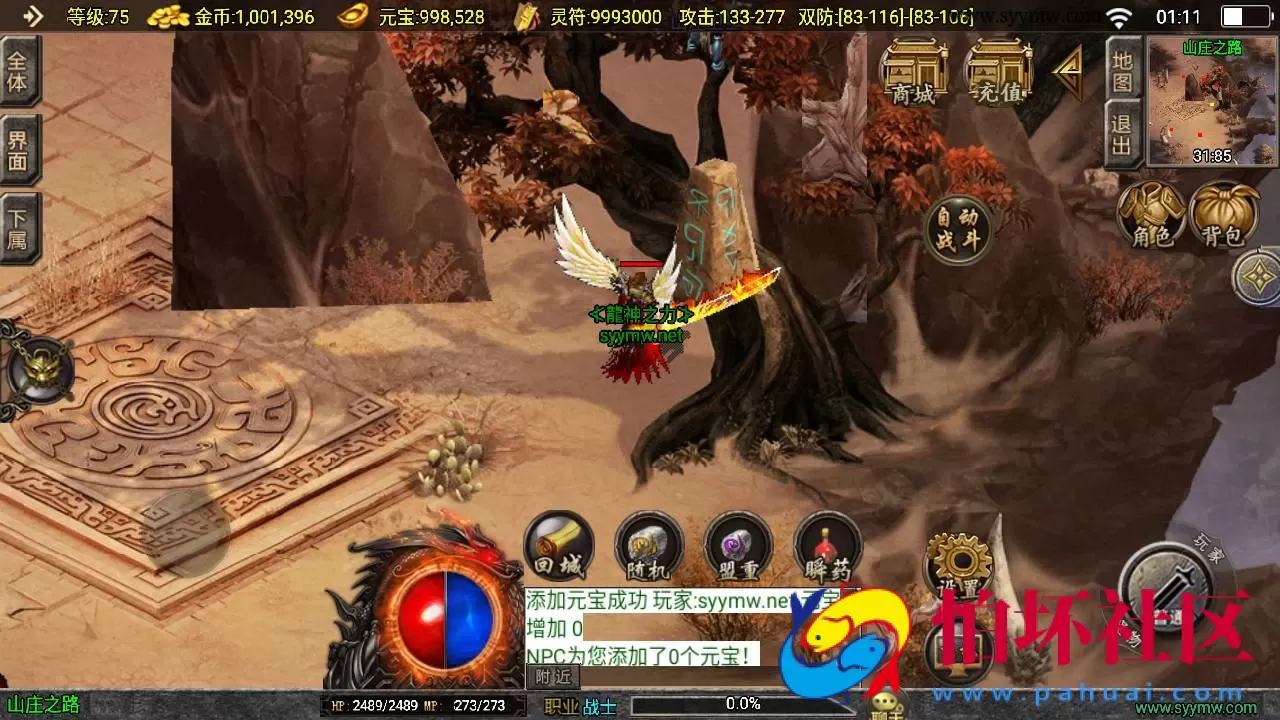
Task: Expand the golden compass ornament below backpack
Action: (1257, 277)
